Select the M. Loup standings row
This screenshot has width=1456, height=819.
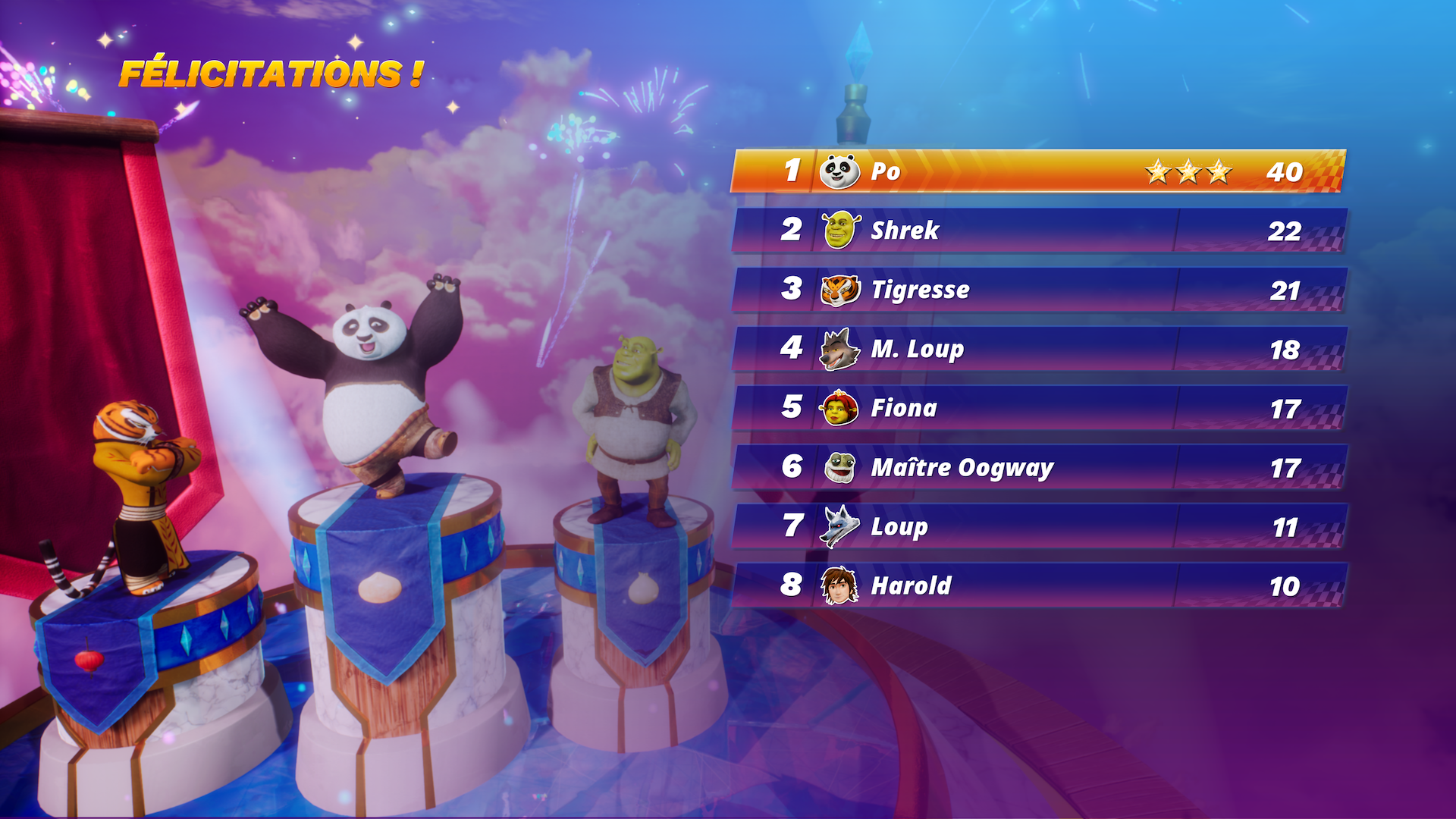1037,349
